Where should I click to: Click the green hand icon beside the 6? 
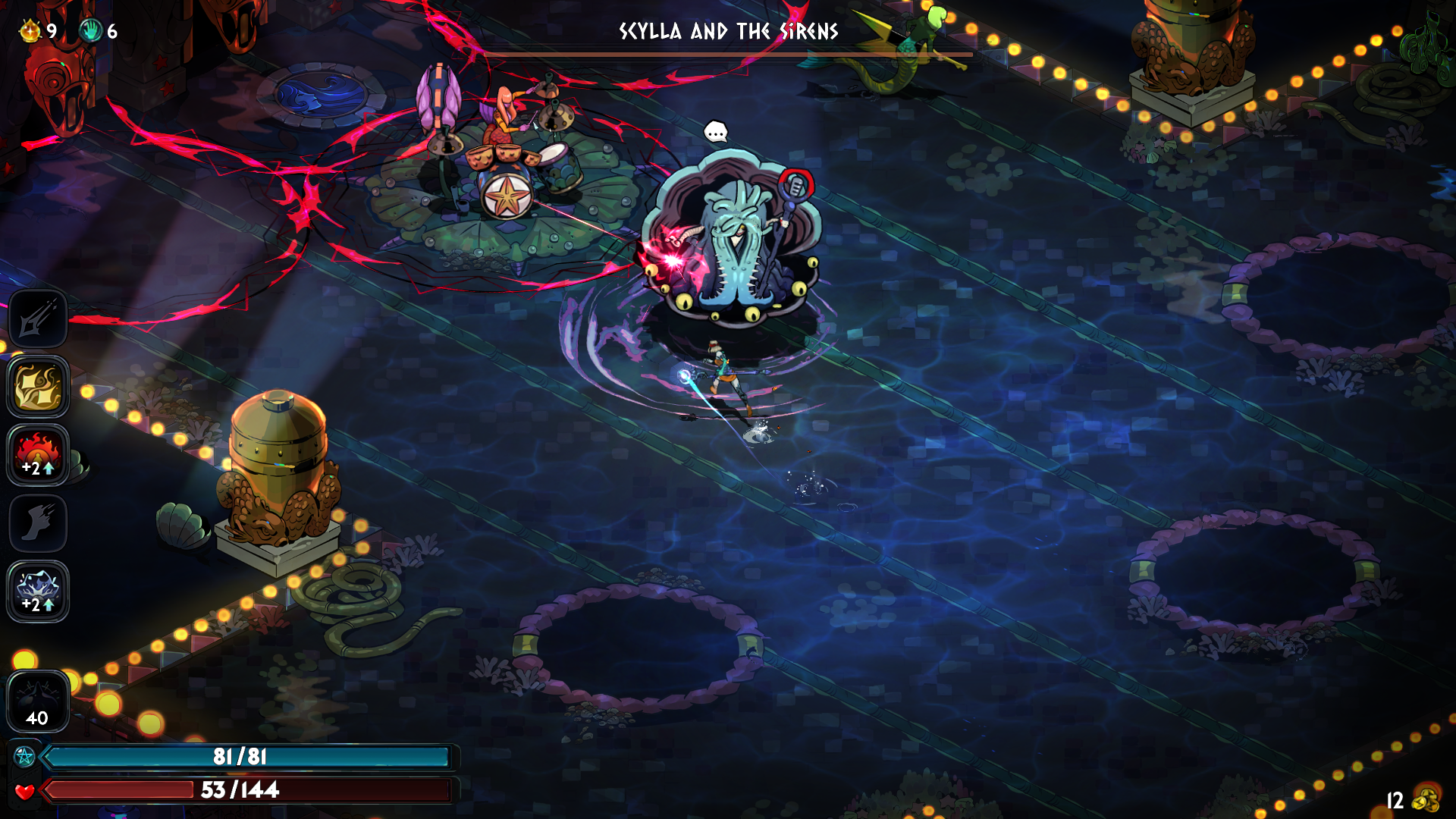pyautogui.click(x=91, y=31)
